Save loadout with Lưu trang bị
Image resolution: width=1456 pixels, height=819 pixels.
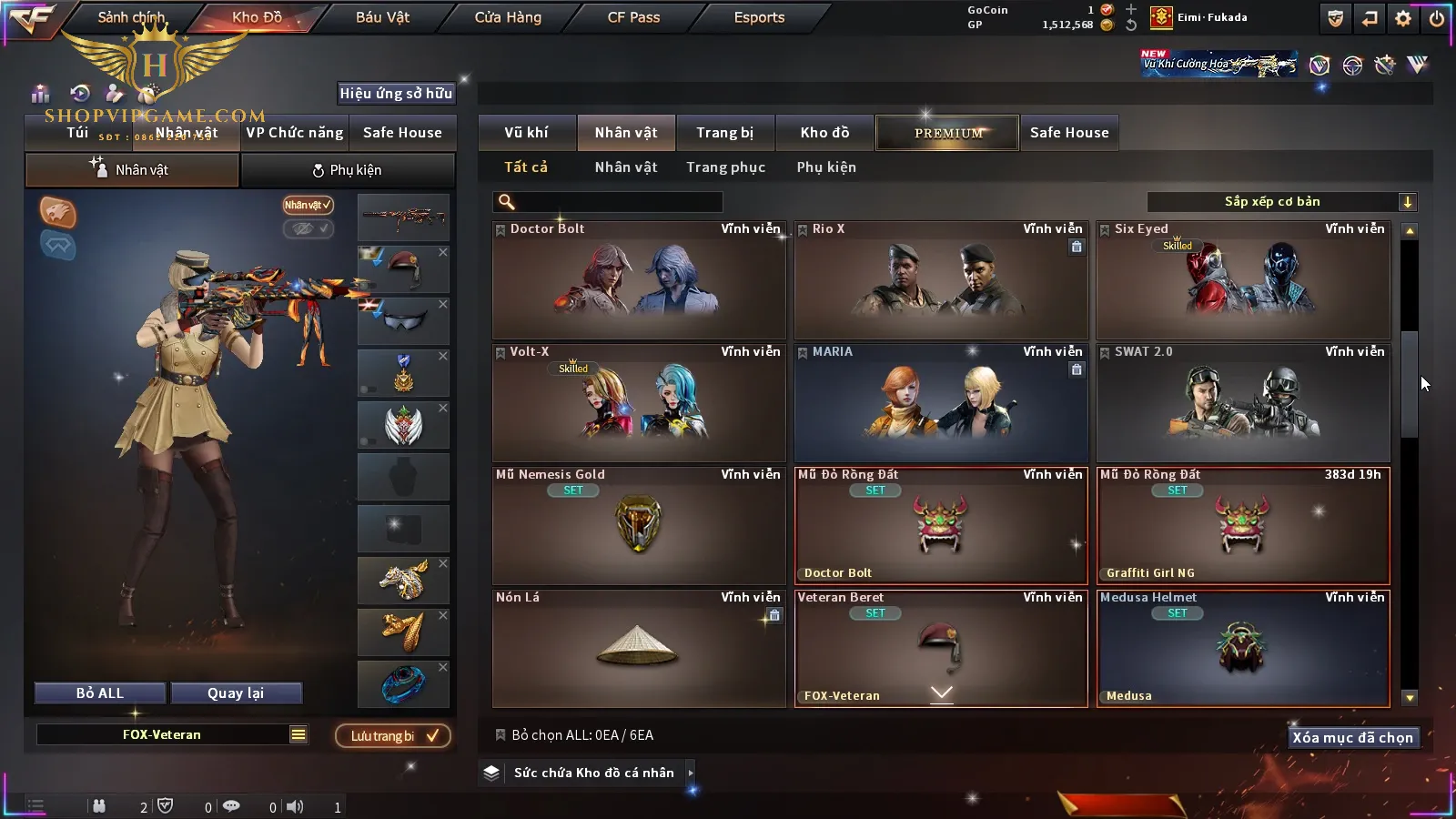pyautogui.click(x=393, y=736)
